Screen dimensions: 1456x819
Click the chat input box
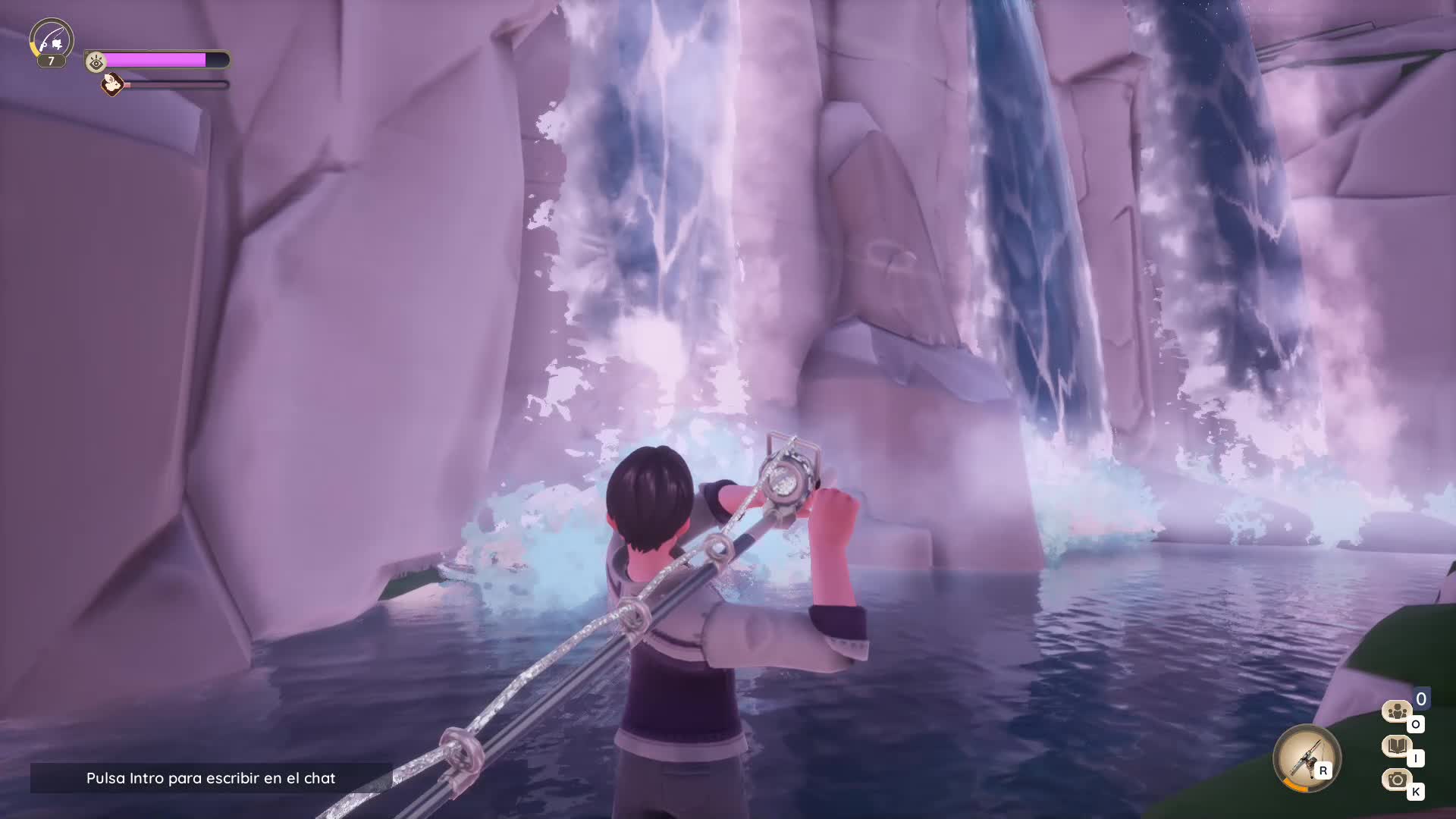[211, 778]
